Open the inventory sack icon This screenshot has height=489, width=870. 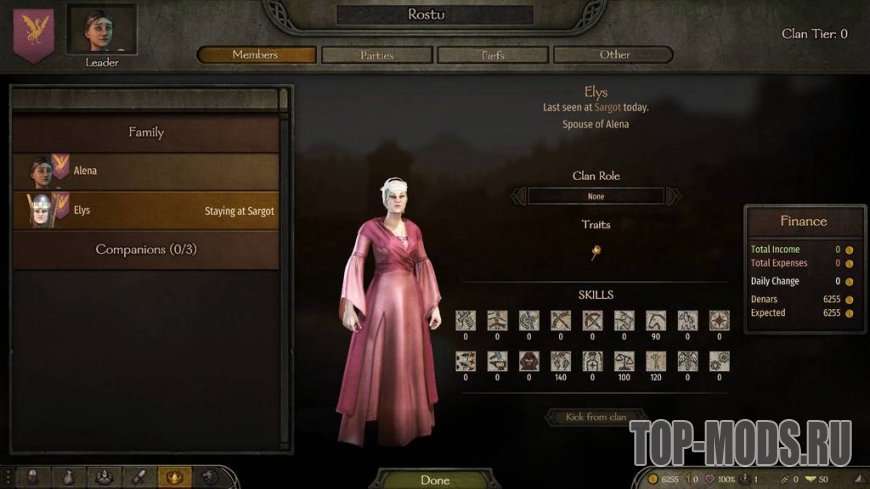coord(69,477)
